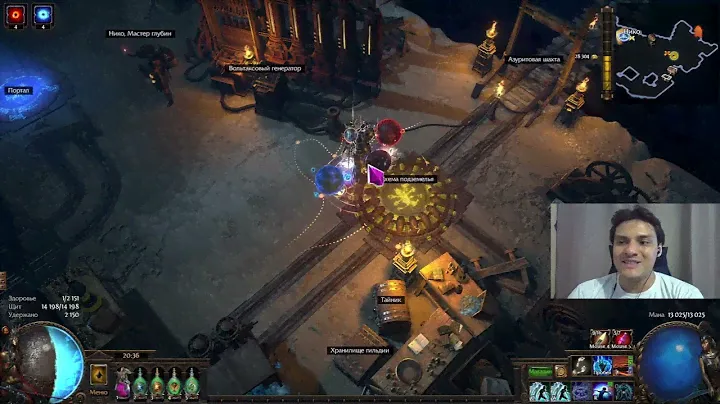
Task: Select the white hand skill icon
Action: pos(581,366)
